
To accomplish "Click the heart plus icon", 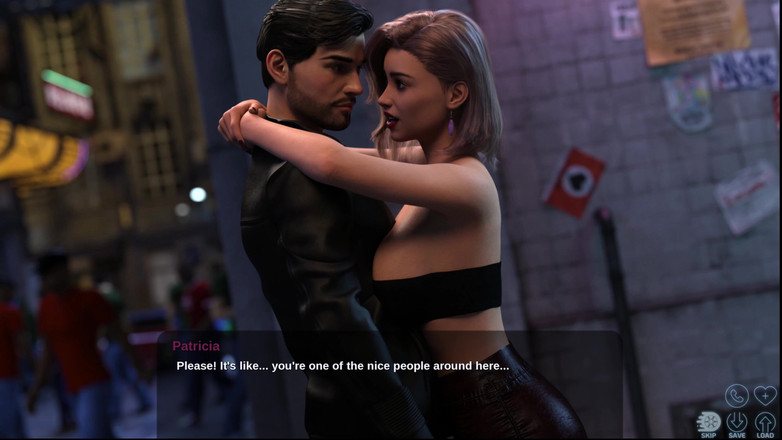I will [765, 396].
